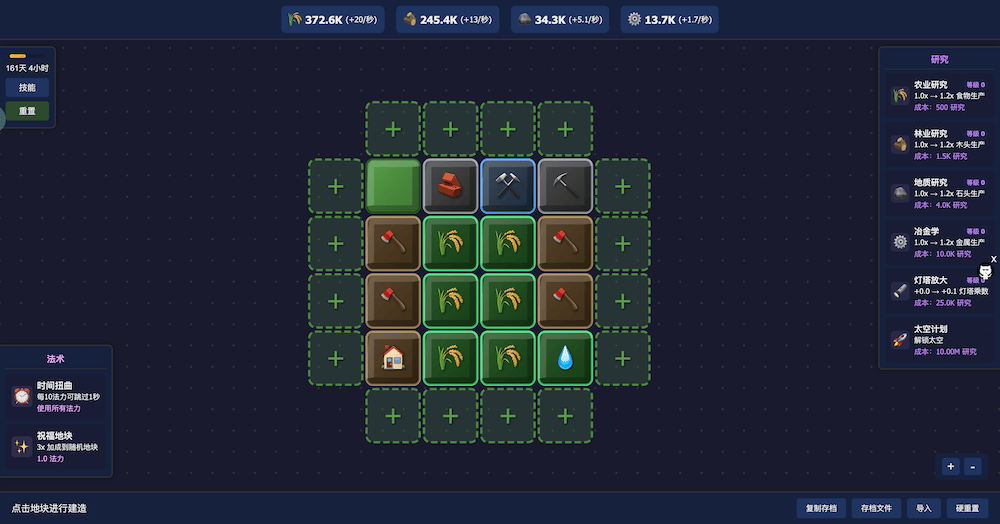The width and height of the screenshot is (1000, 524).
Task: Upgrade 灯塔放大 lighthouse amplification
Action: point(937,291)
